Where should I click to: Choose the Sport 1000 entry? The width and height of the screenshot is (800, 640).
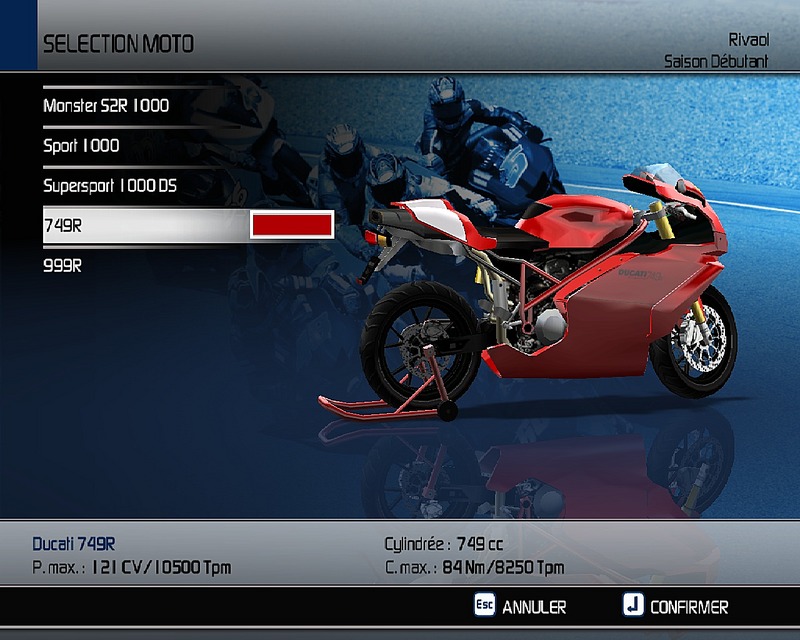[x=81, y=145]
